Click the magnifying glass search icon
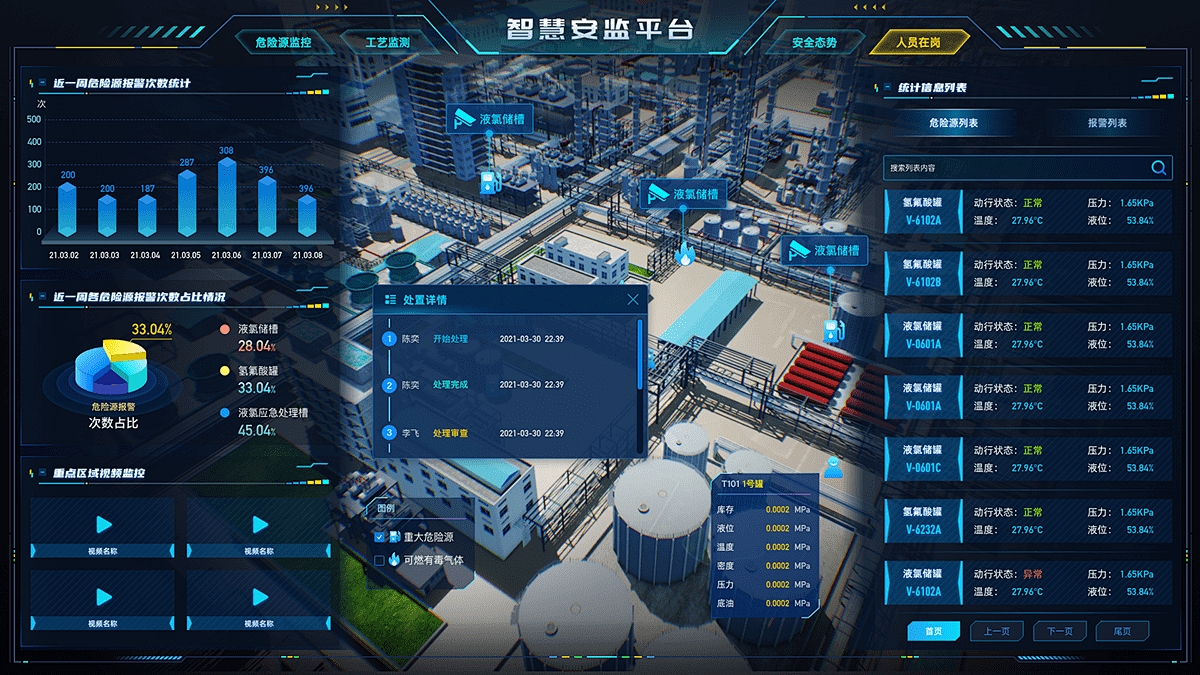The width and height of the screenshot is (1200, 675). [1159, 168]
